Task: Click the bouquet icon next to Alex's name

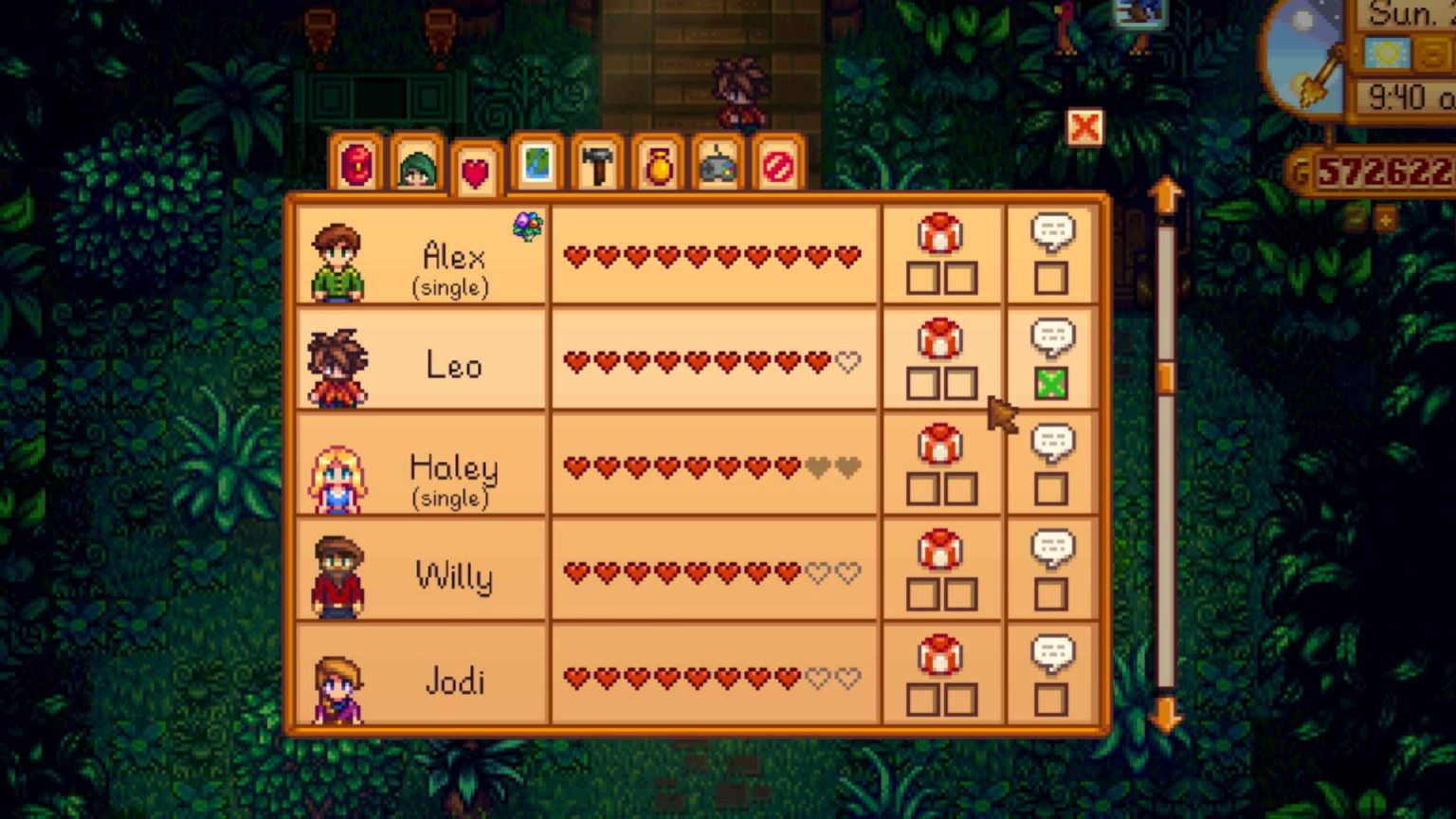Action: pos(528,225)
